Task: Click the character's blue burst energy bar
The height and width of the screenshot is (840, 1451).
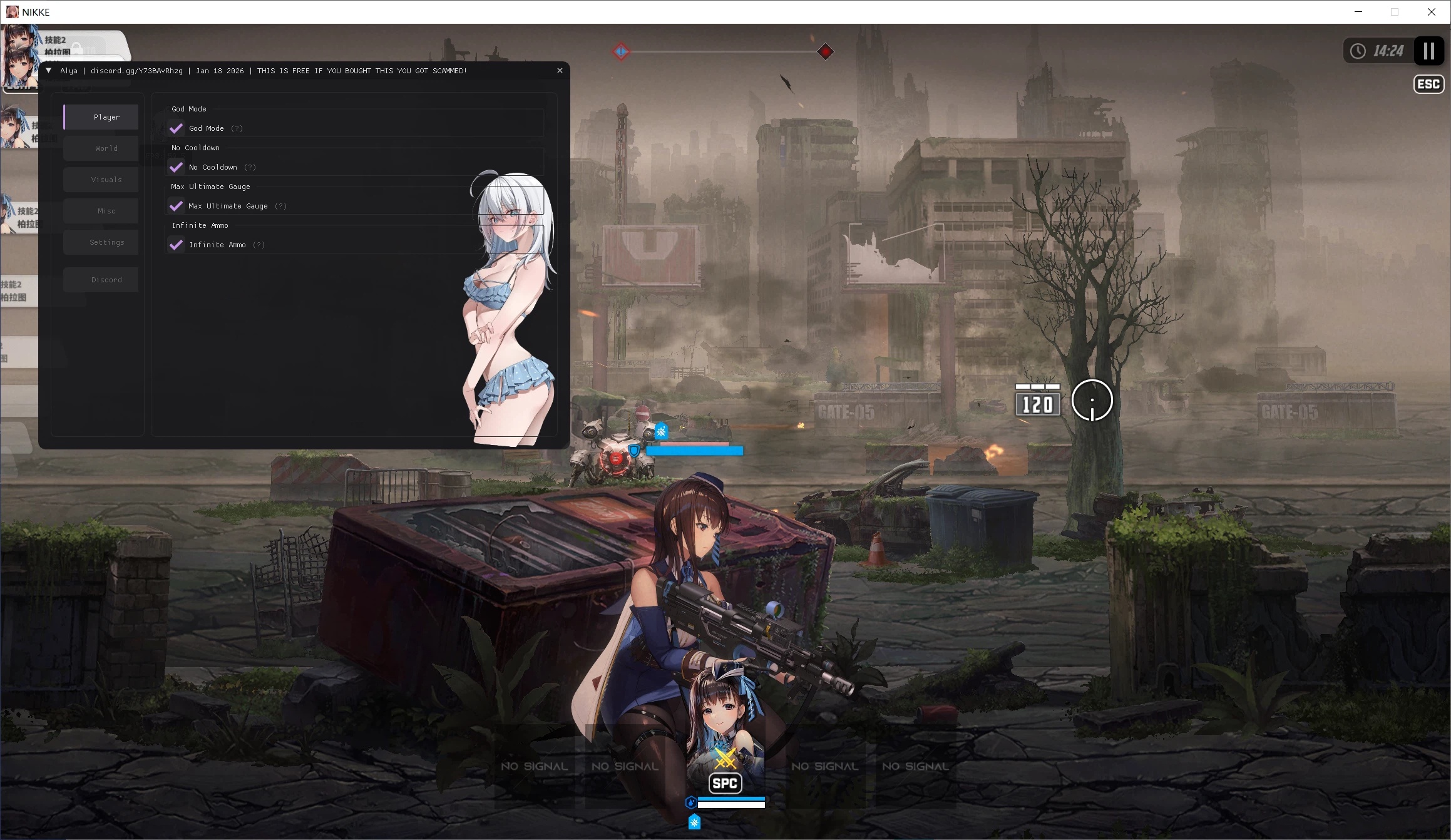Action: [732, 799]
